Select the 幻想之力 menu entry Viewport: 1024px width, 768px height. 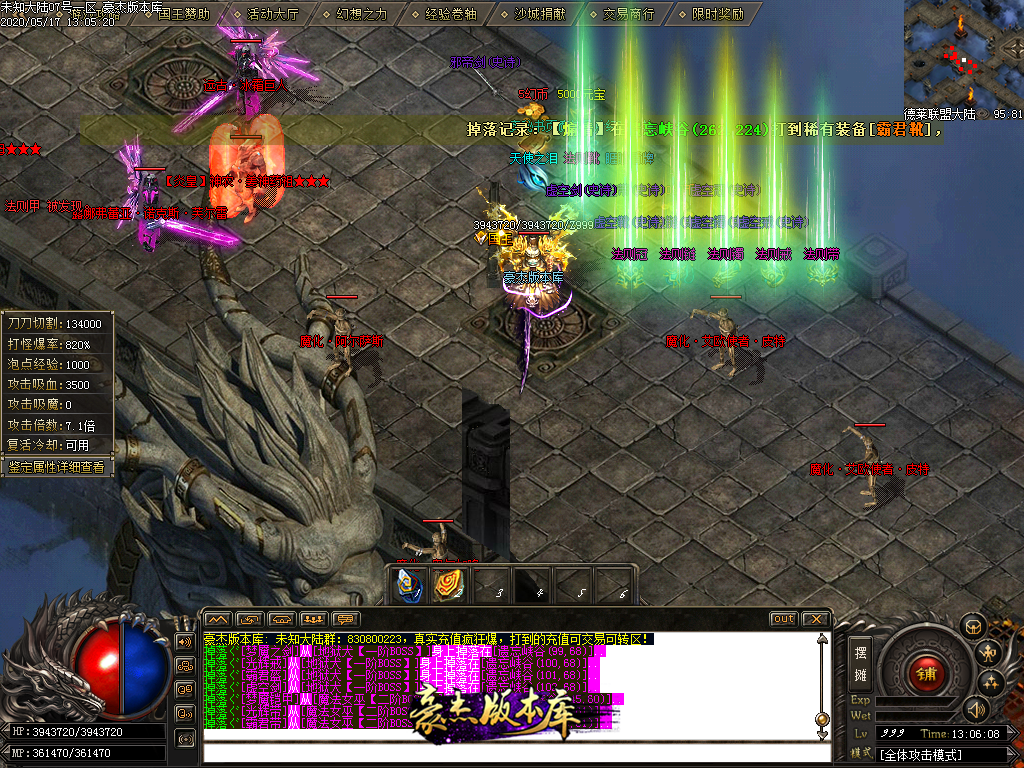point(361,14)
